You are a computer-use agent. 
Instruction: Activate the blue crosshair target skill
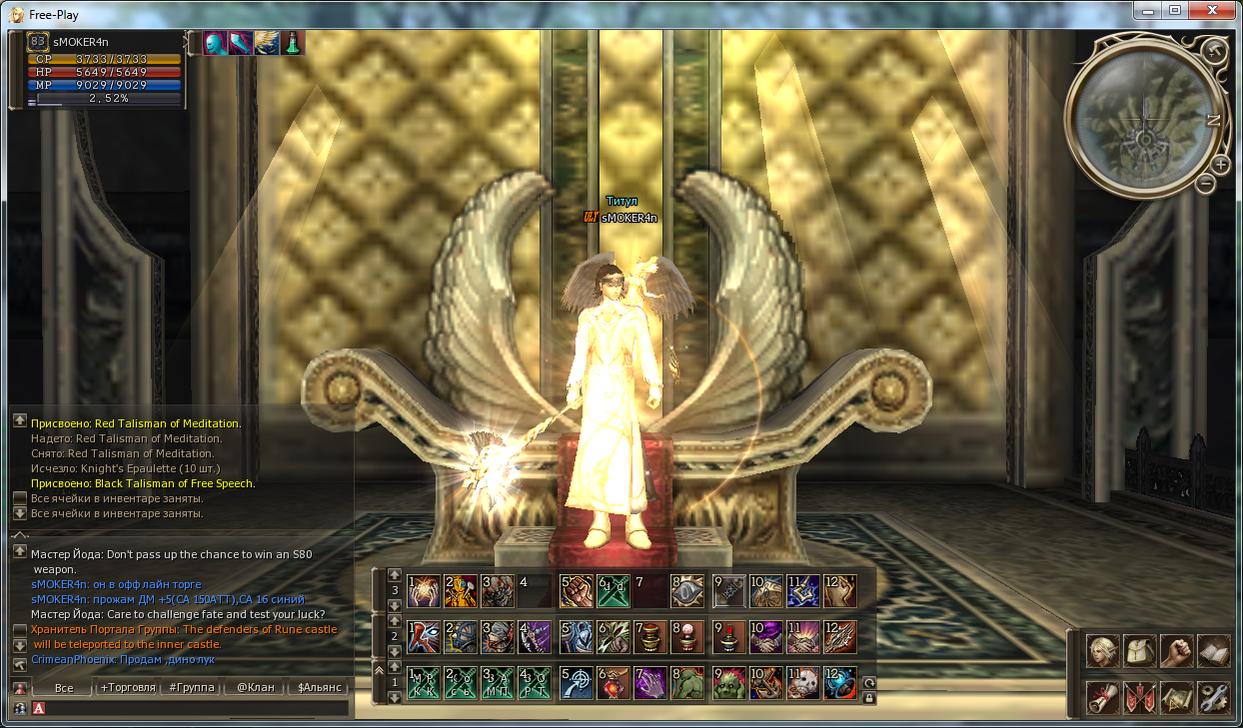(x=578, y=682)
